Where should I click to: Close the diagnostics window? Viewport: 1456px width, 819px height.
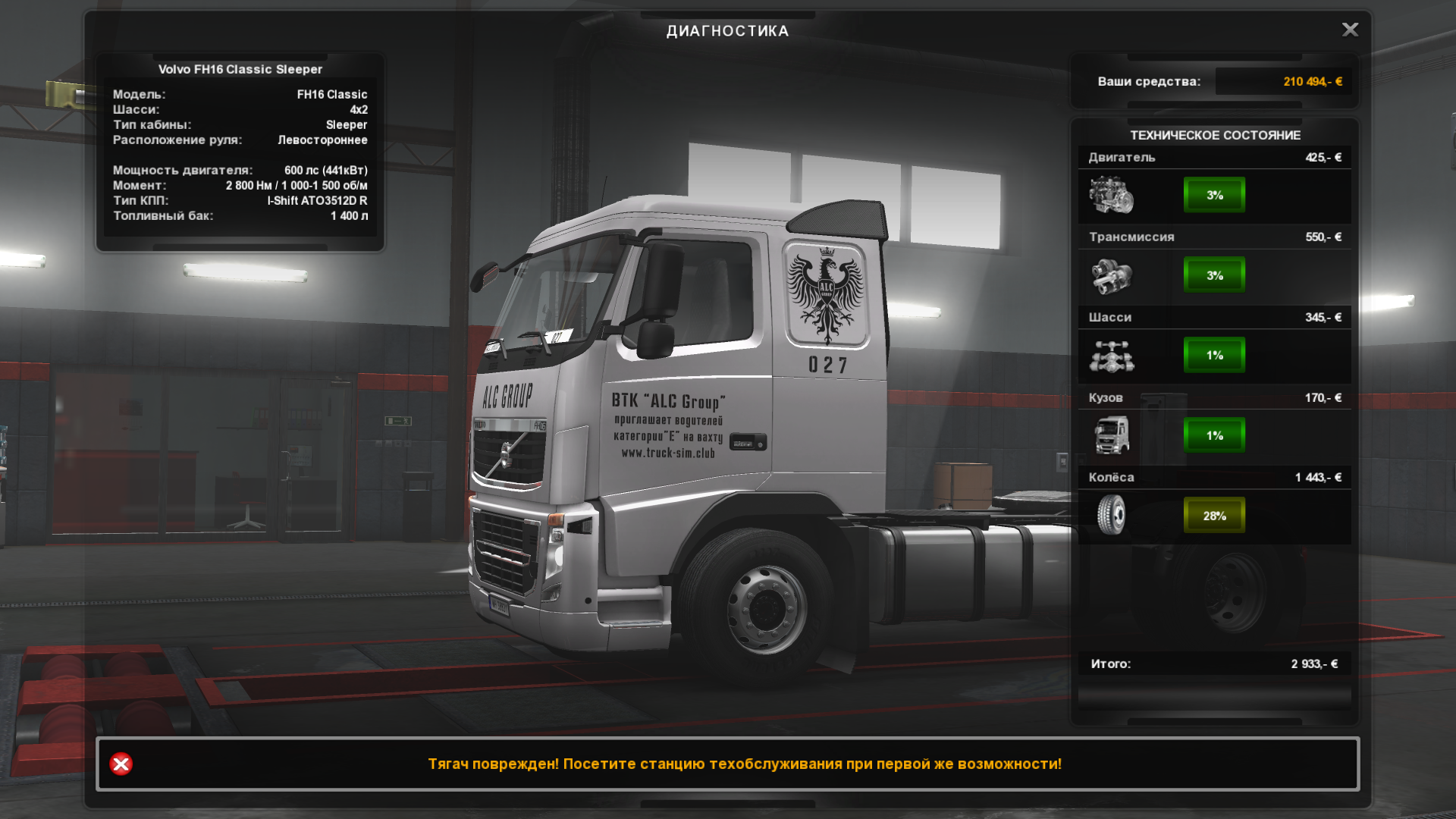(1350, 30)
